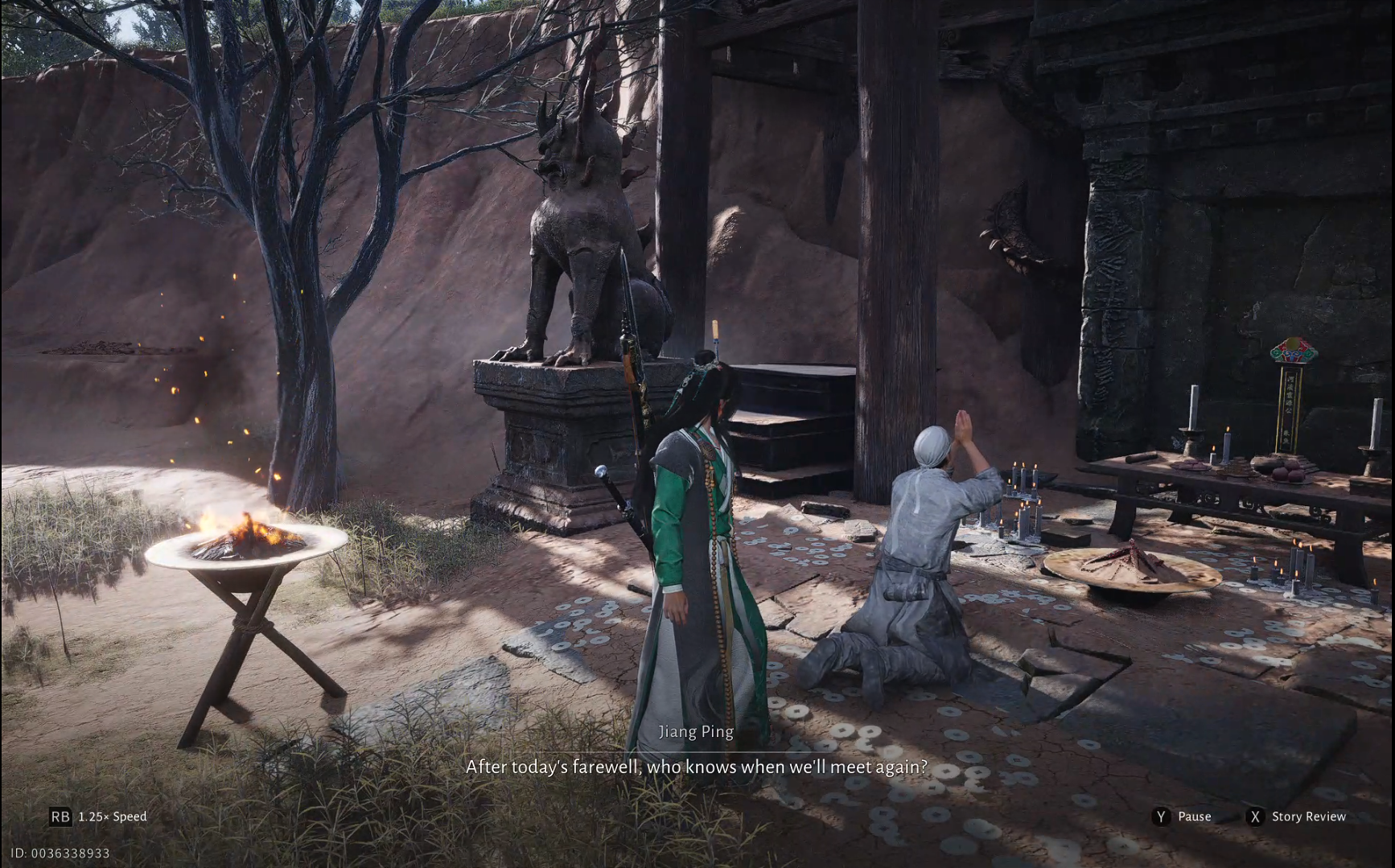
Task: Click the speaker name Jiang Ping
Action: (x=696, y=731)
